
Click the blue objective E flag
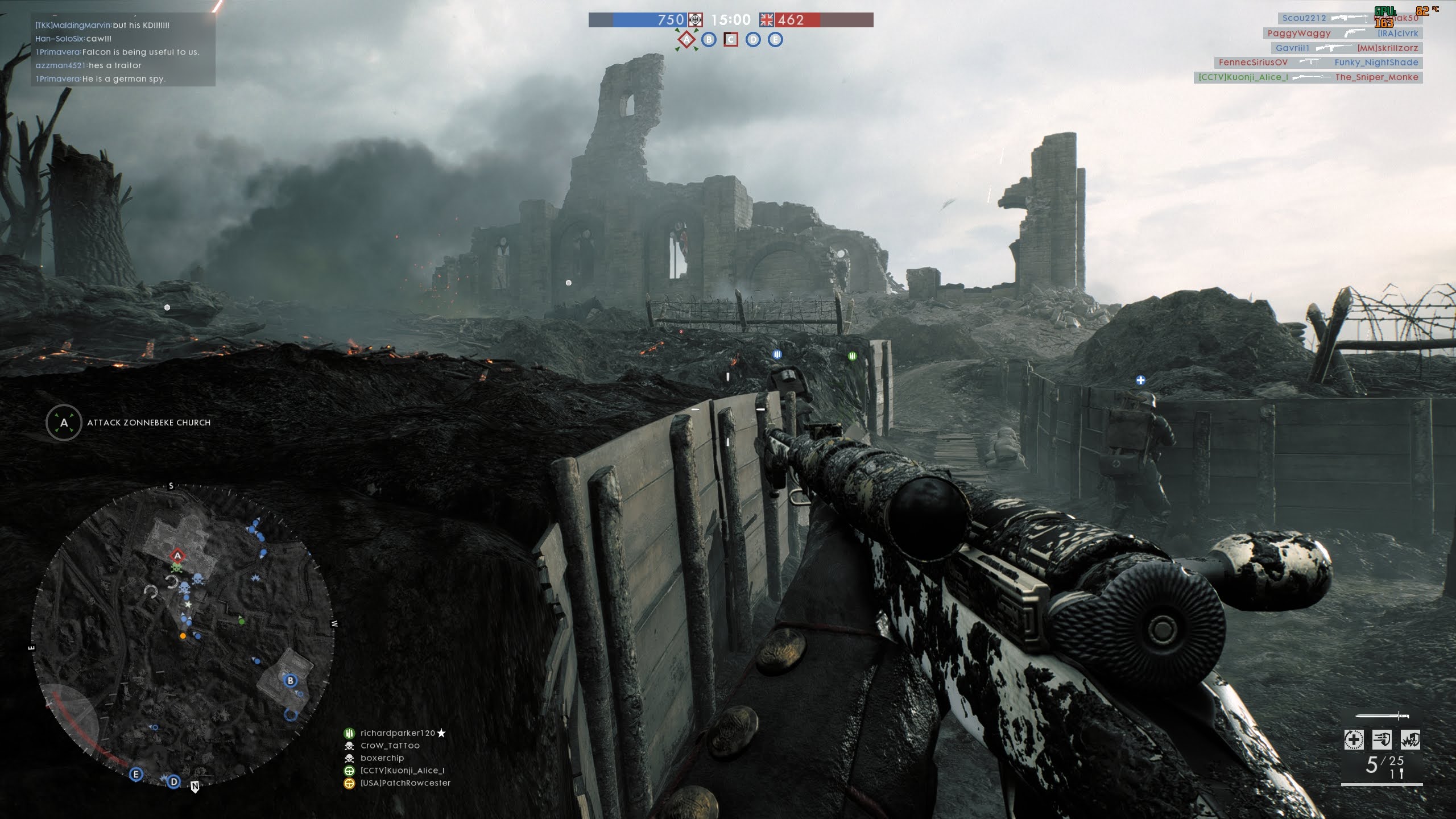[775, 40]
